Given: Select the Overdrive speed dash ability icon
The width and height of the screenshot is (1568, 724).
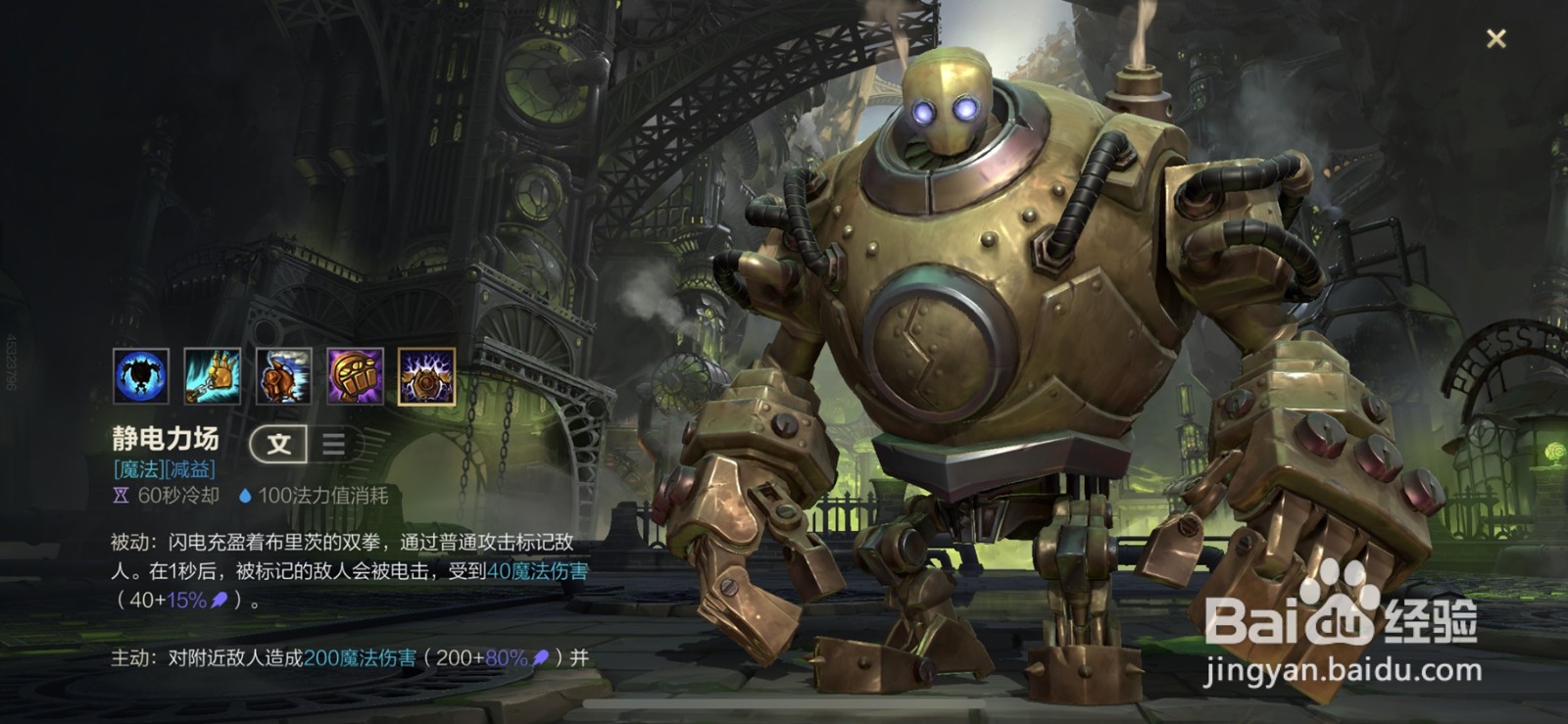Looking at the screenshot, I should [x=284, y=376].
